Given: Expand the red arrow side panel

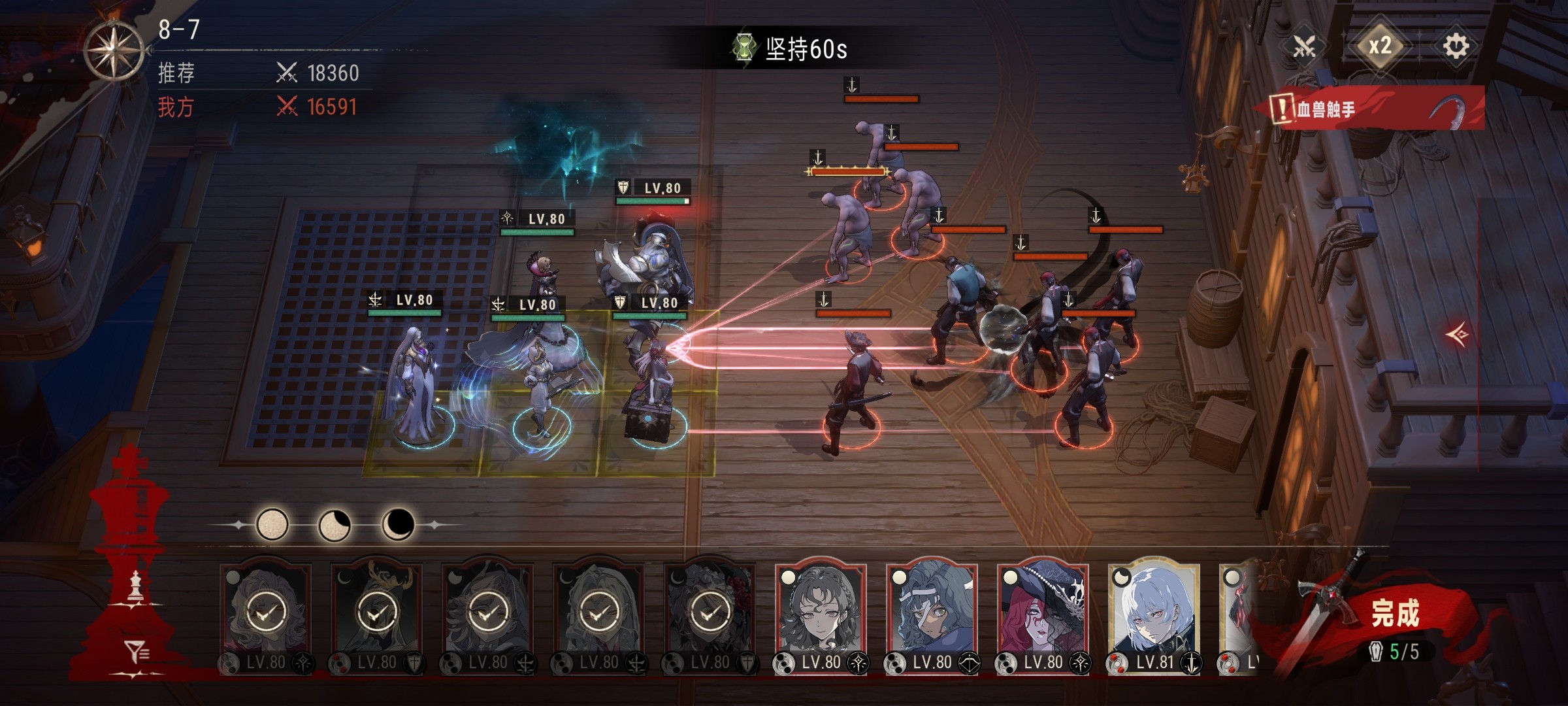Looking at the screenshot, I should pos(1458,335).
